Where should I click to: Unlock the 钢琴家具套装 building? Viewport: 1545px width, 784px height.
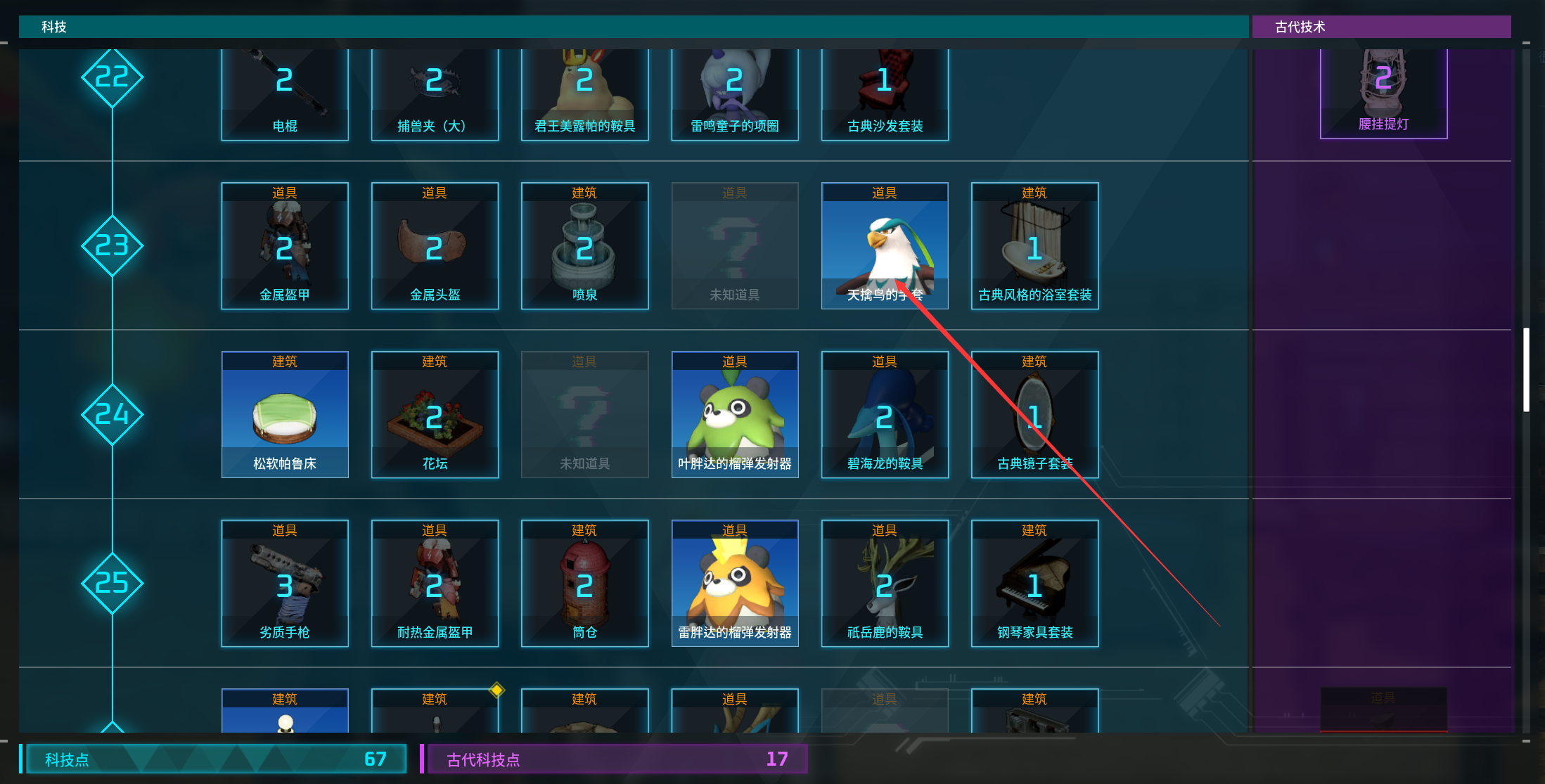1034,584
